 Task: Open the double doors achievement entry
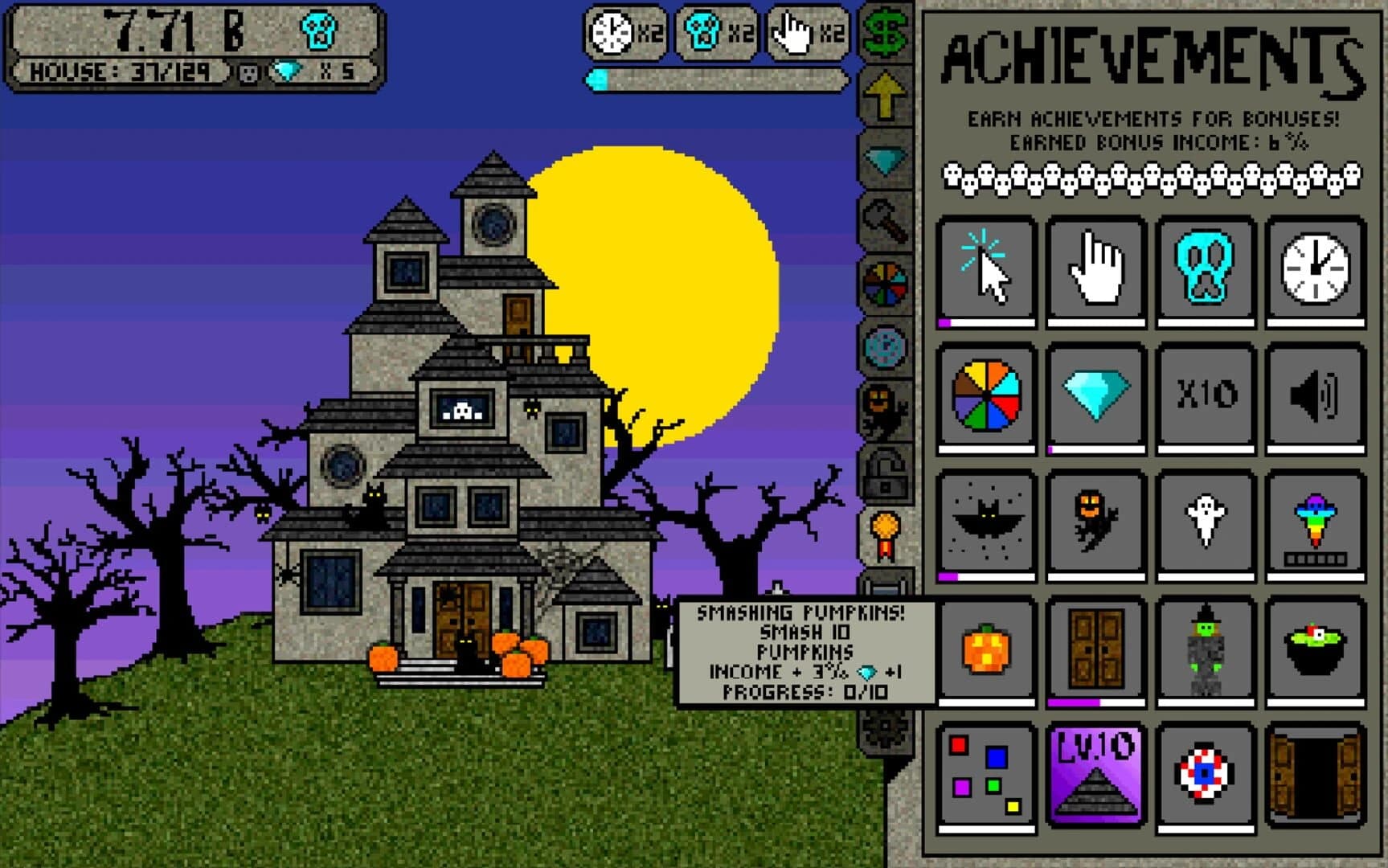(1095, 647)
